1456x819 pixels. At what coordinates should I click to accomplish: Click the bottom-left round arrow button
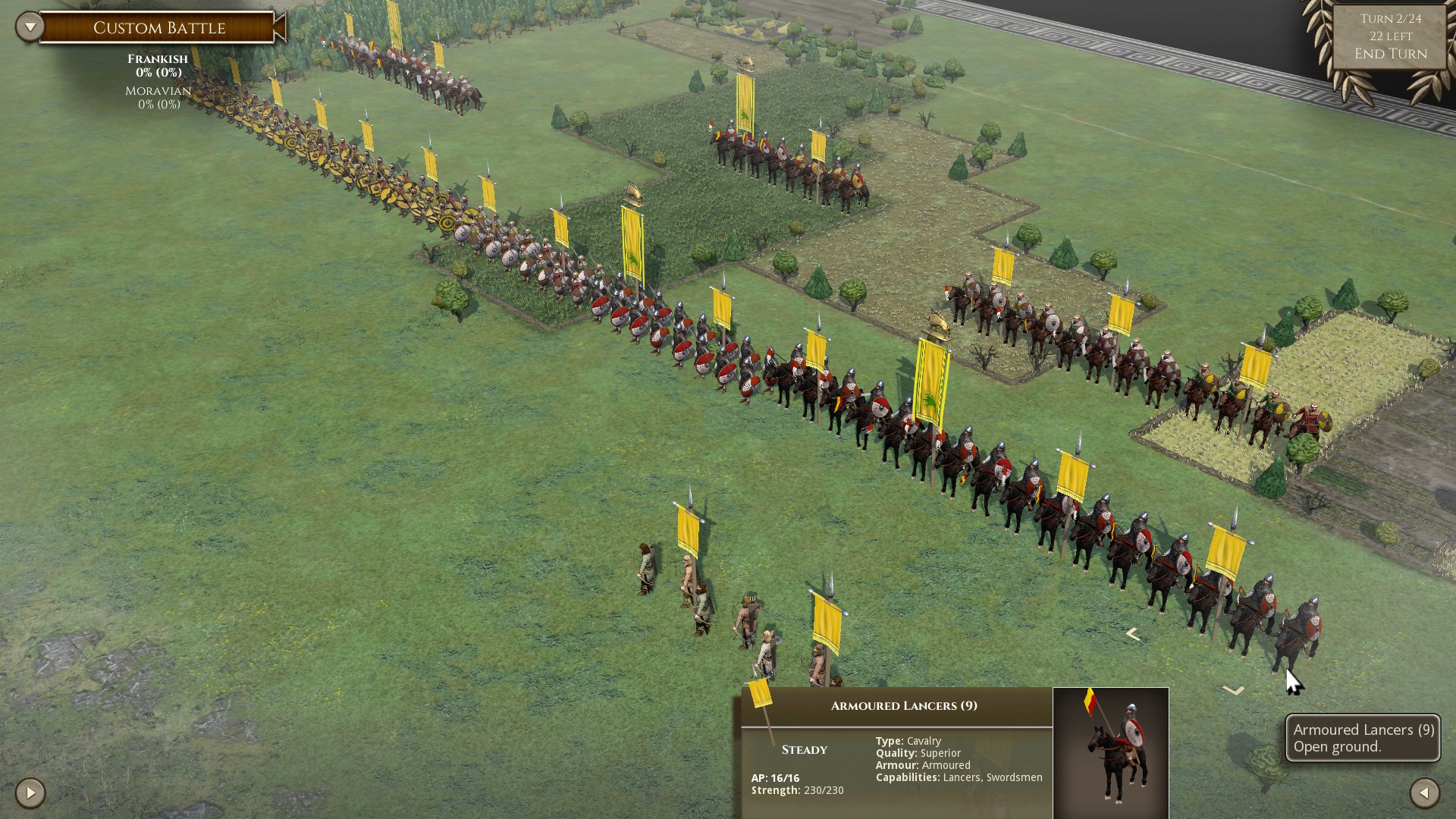coord(30,793)
